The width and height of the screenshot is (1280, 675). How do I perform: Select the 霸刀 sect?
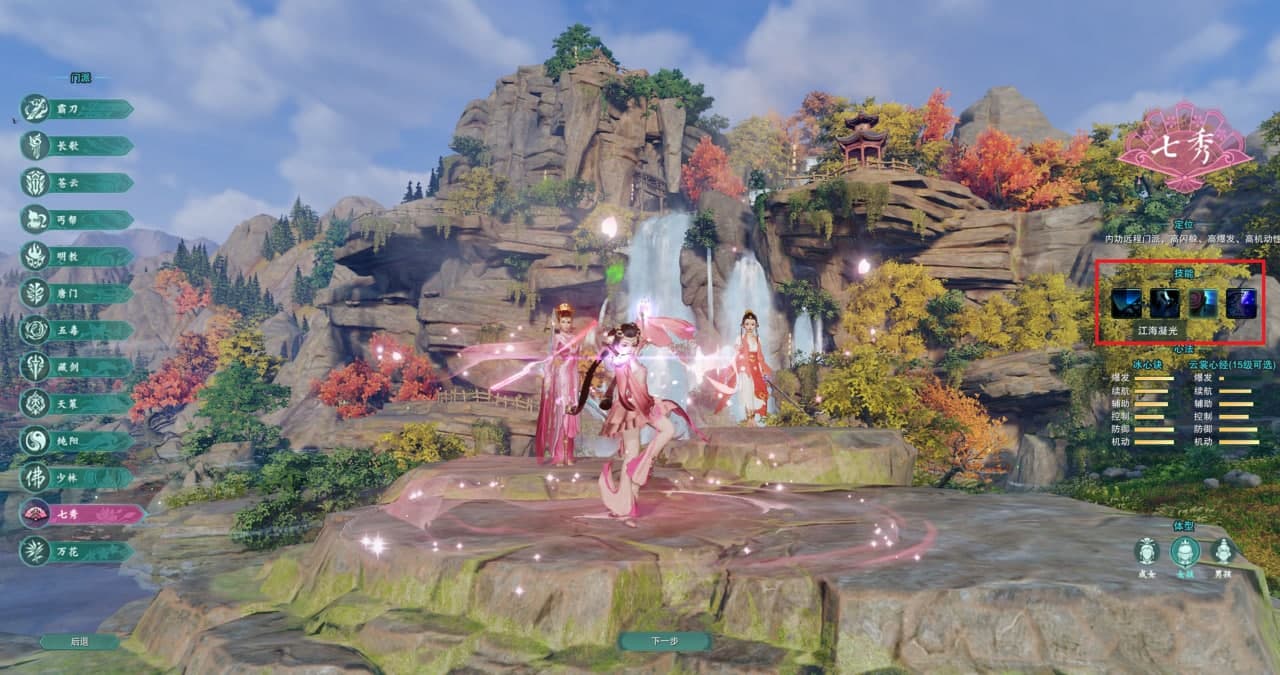(x=78, y=109)
